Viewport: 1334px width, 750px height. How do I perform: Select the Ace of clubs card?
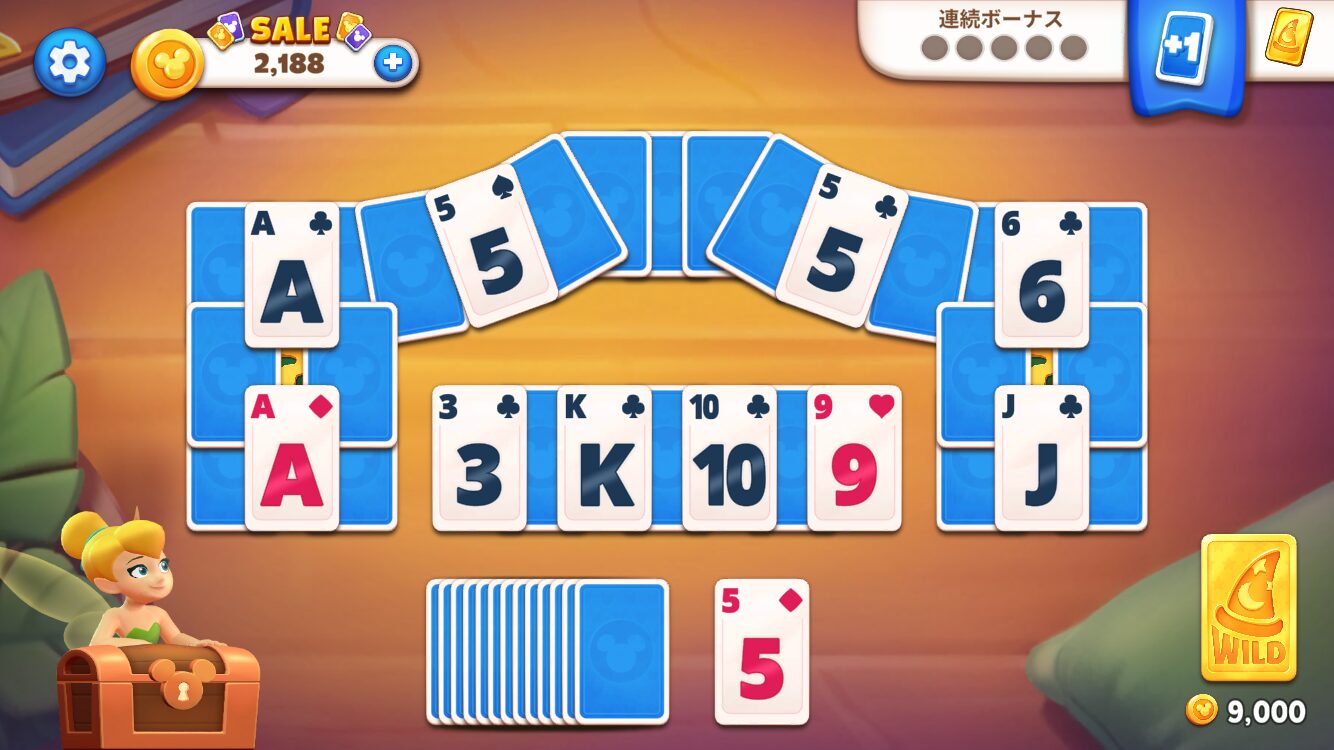[x=292, y=275]
